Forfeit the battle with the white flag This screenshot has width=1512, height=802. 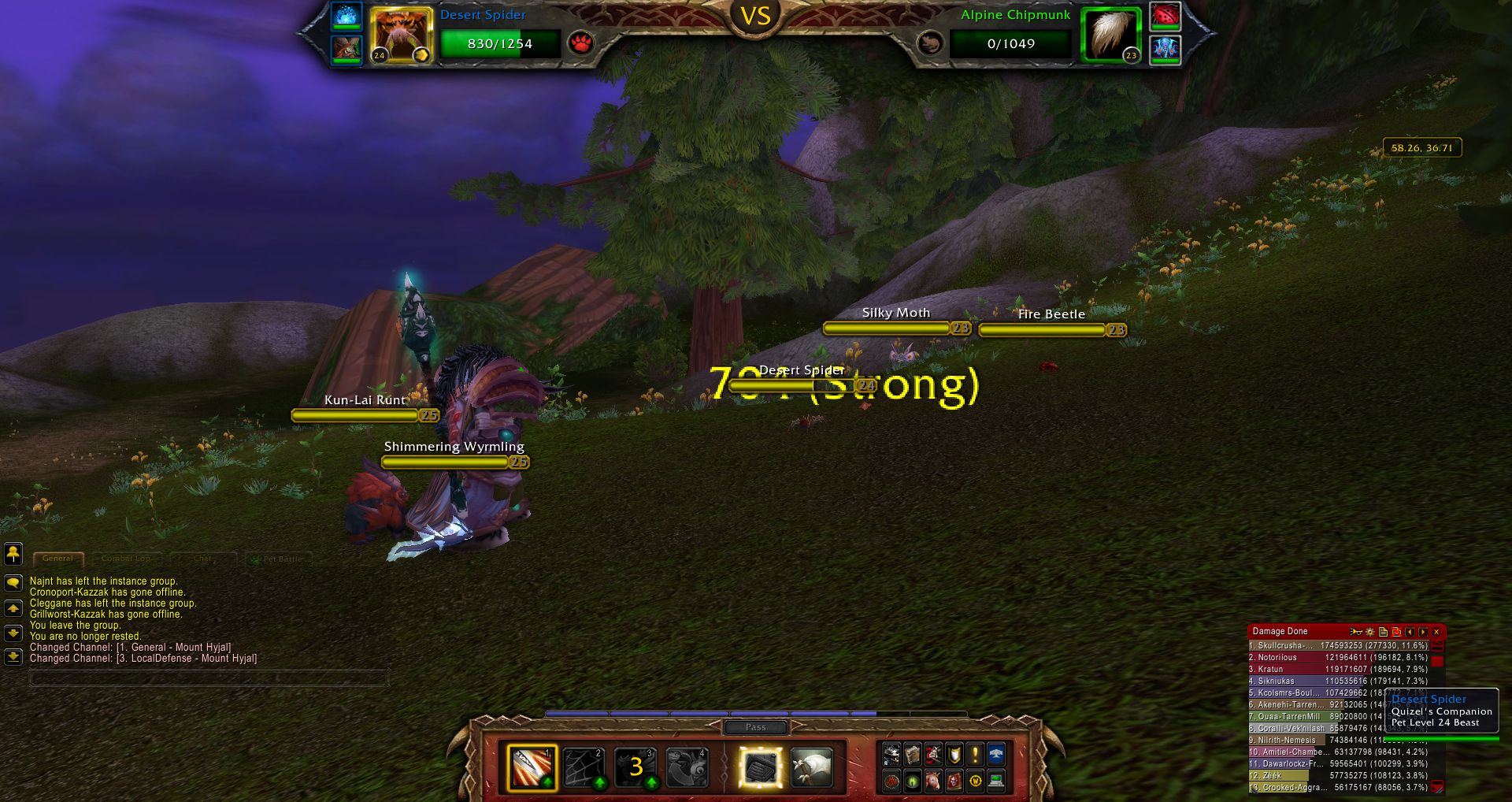coord(812,767)
